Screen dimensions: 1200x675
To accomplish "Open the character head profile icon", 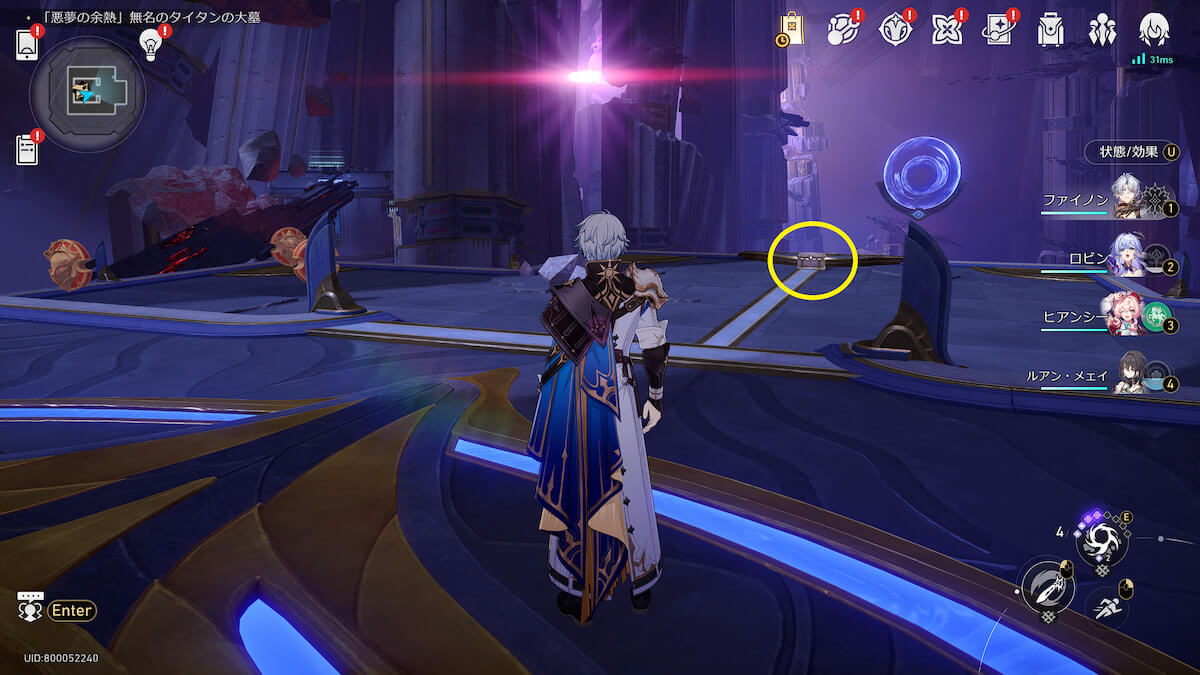I will click(x=1154, y=29).
